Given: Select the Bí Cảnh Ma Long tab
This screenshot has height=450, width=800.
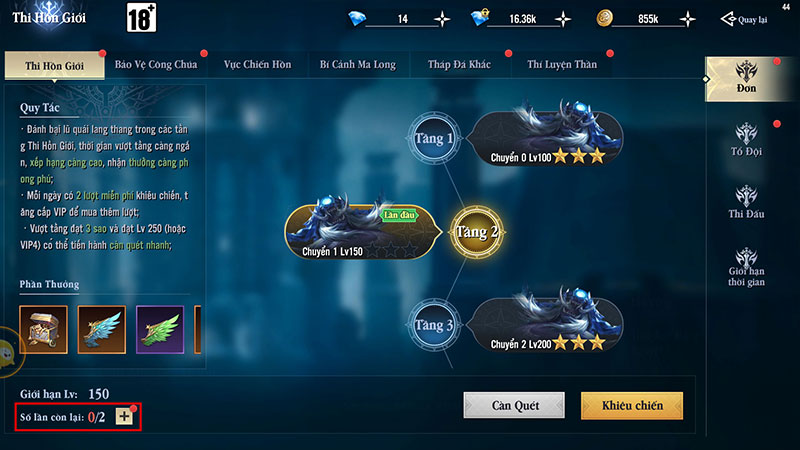Looking at the screenshot, I should pyautogui.click(x=357, y=65).
